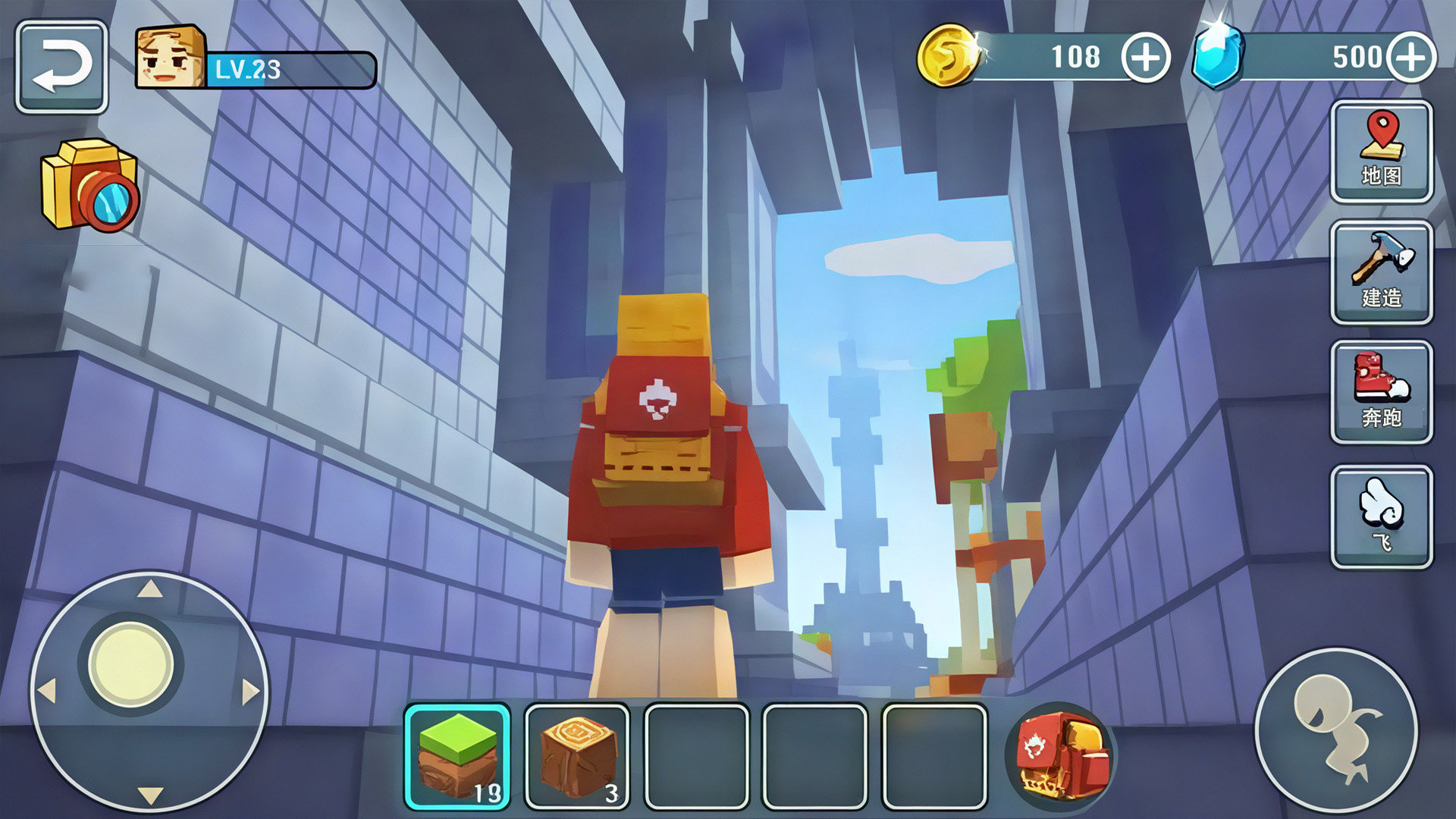Open the red backpack inventory
The height and width of the screenshot is (819, 1456).
pyautogui.click(x=1060, y=756)
